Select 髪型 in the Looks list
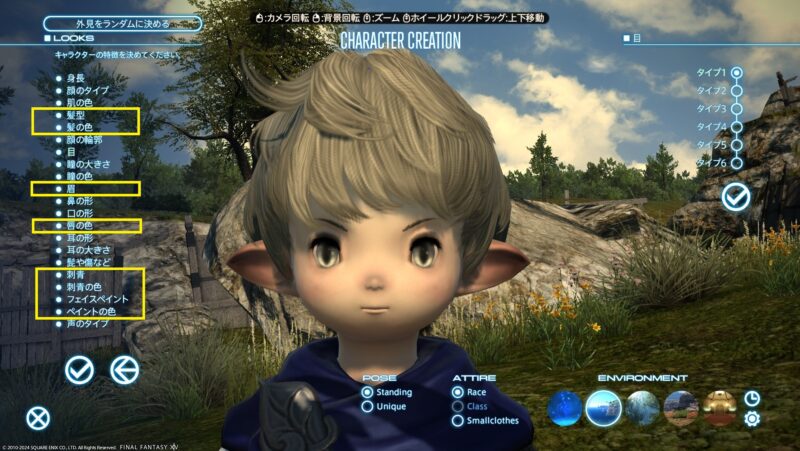This screenshot has height=451, width=800. [x=78, y=116]
